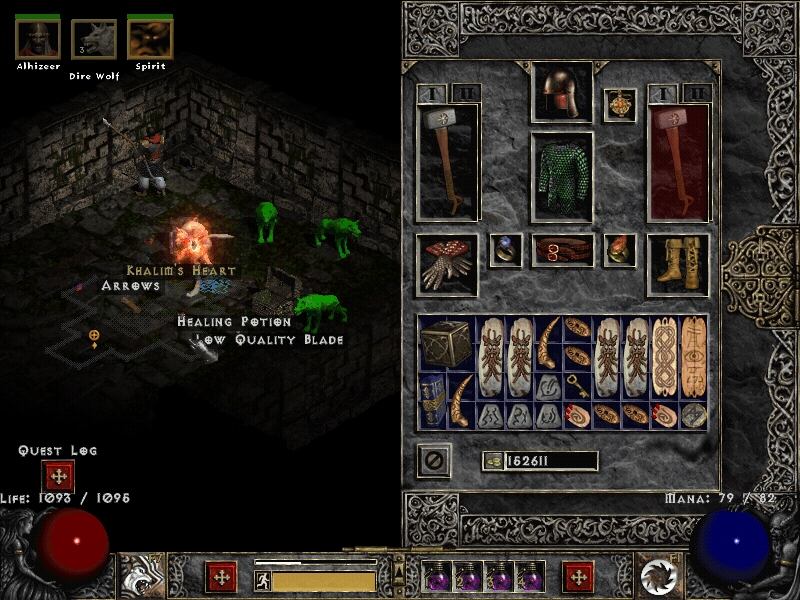Pick up the Horadric Cube in inventory
Screen dimensions: 800x600
446,343
